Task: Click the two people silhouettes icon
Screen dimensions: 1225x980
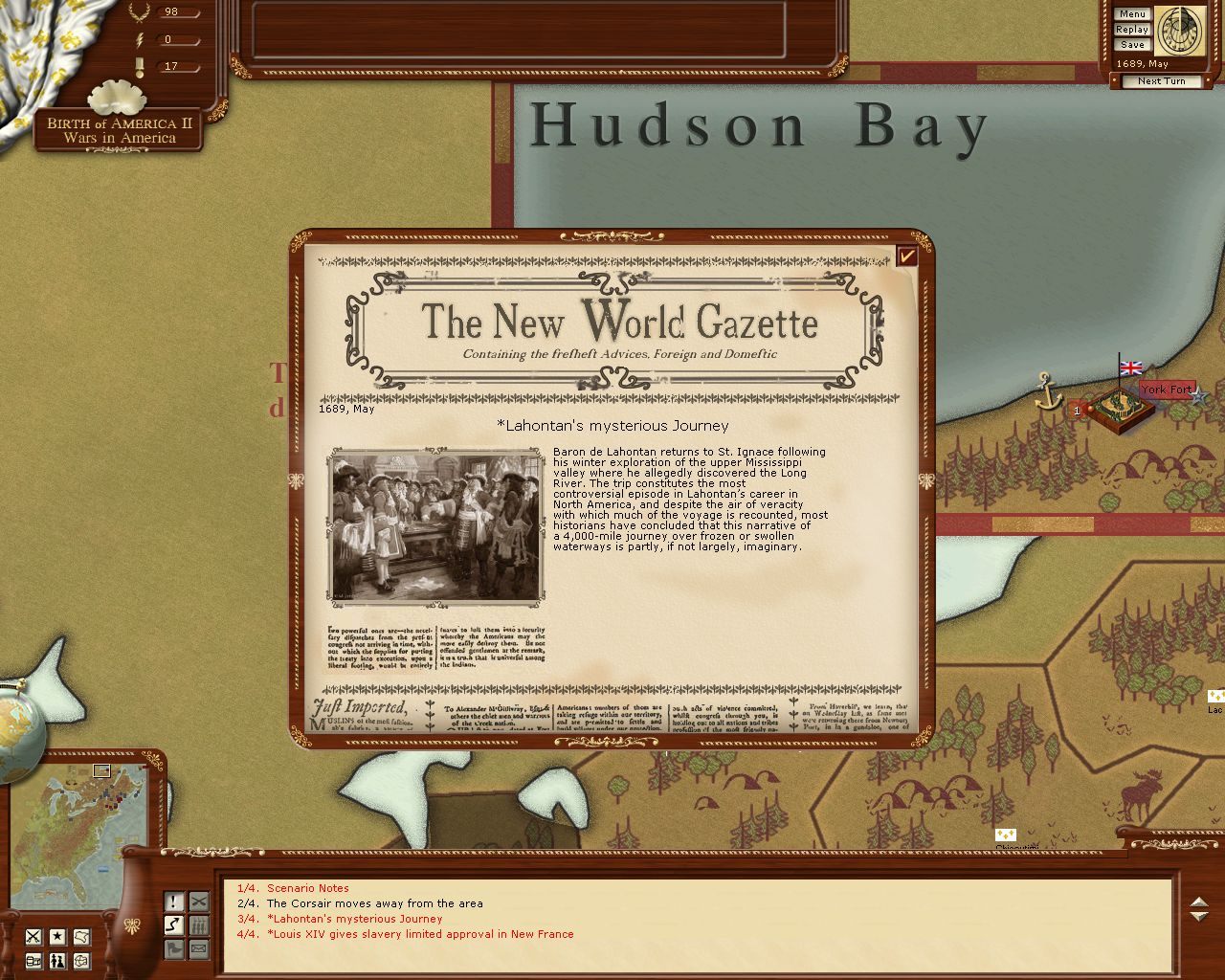Action: [57, 961]
